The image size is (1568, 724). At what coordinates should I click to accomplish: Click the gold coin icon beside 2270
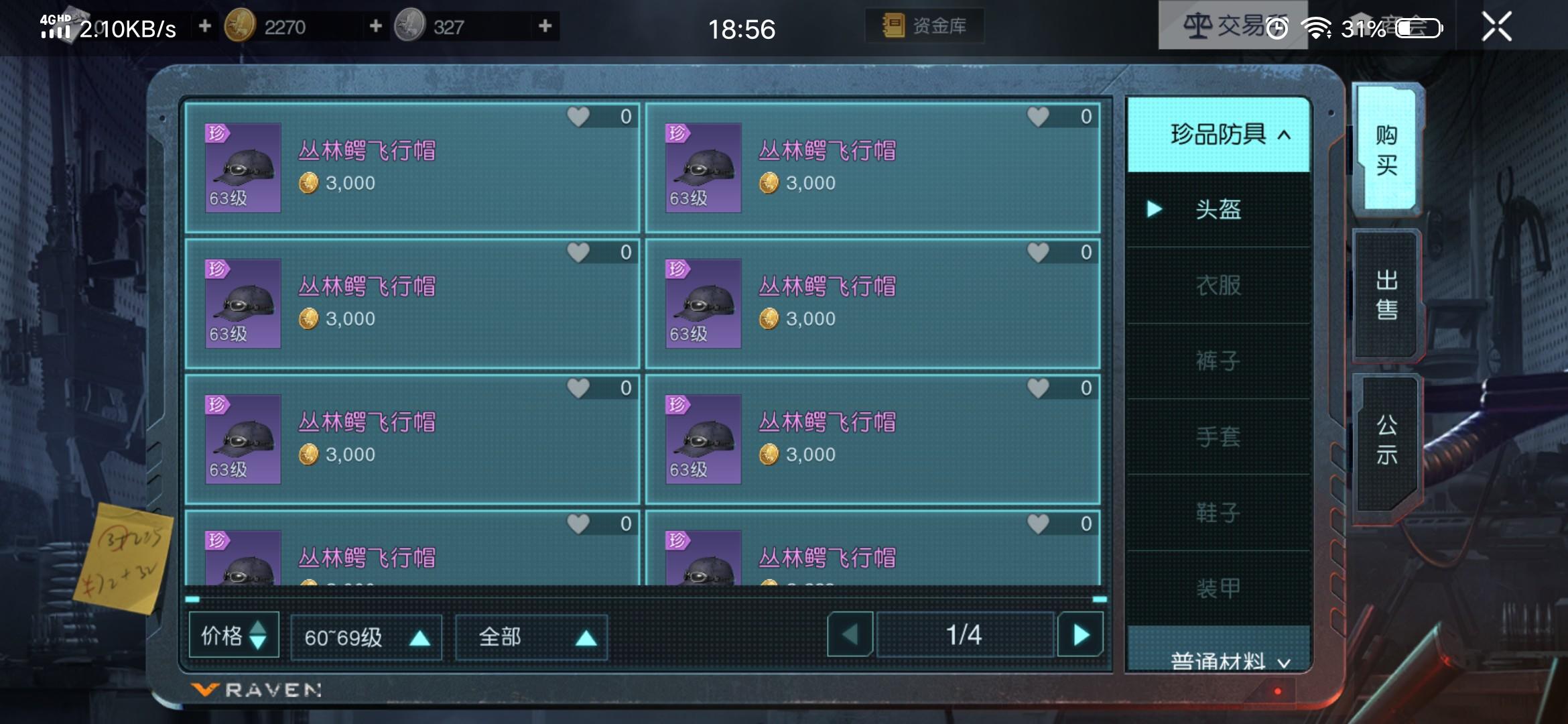point(241,27)
